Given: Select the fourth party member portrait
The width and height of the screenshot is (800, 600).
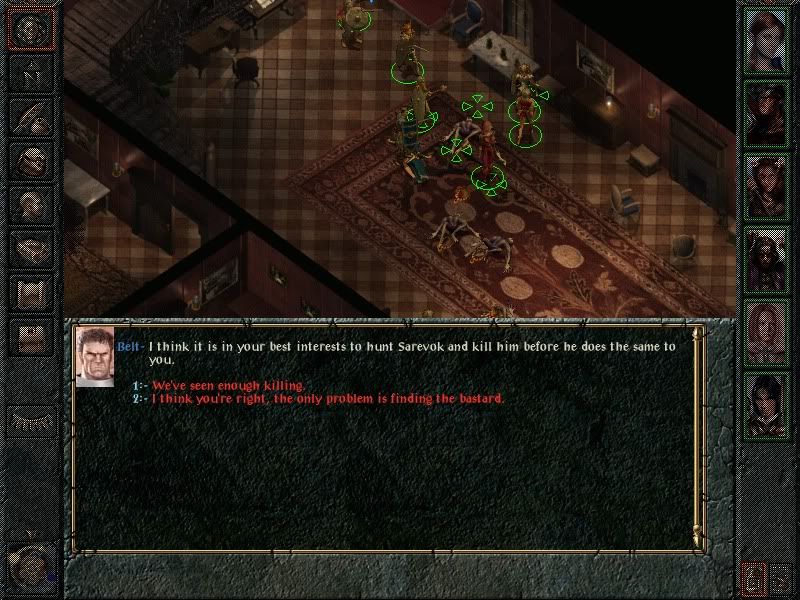Looking at the screenshot, I should point(767,259).
